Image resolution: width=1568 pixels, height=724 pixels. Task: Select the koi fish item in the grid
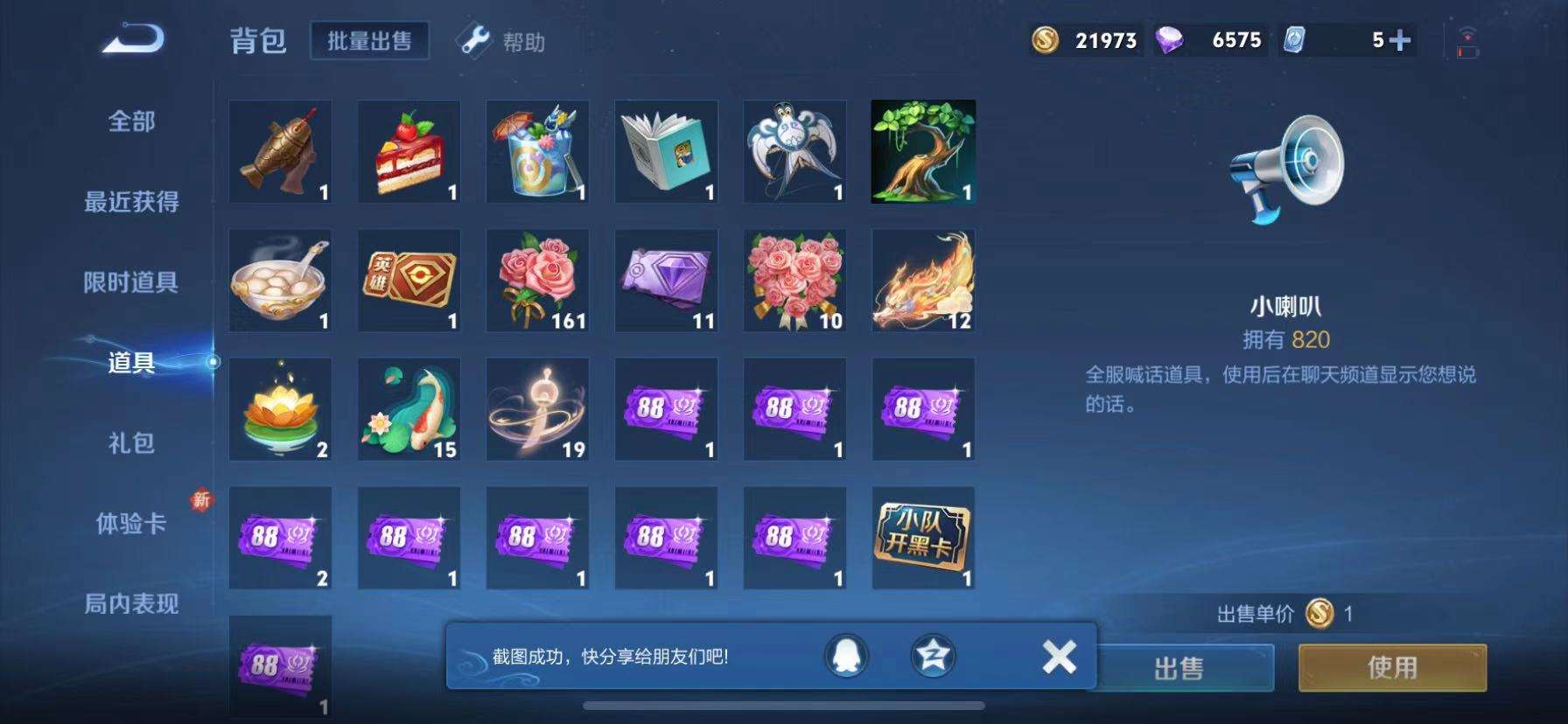[408, 407]
